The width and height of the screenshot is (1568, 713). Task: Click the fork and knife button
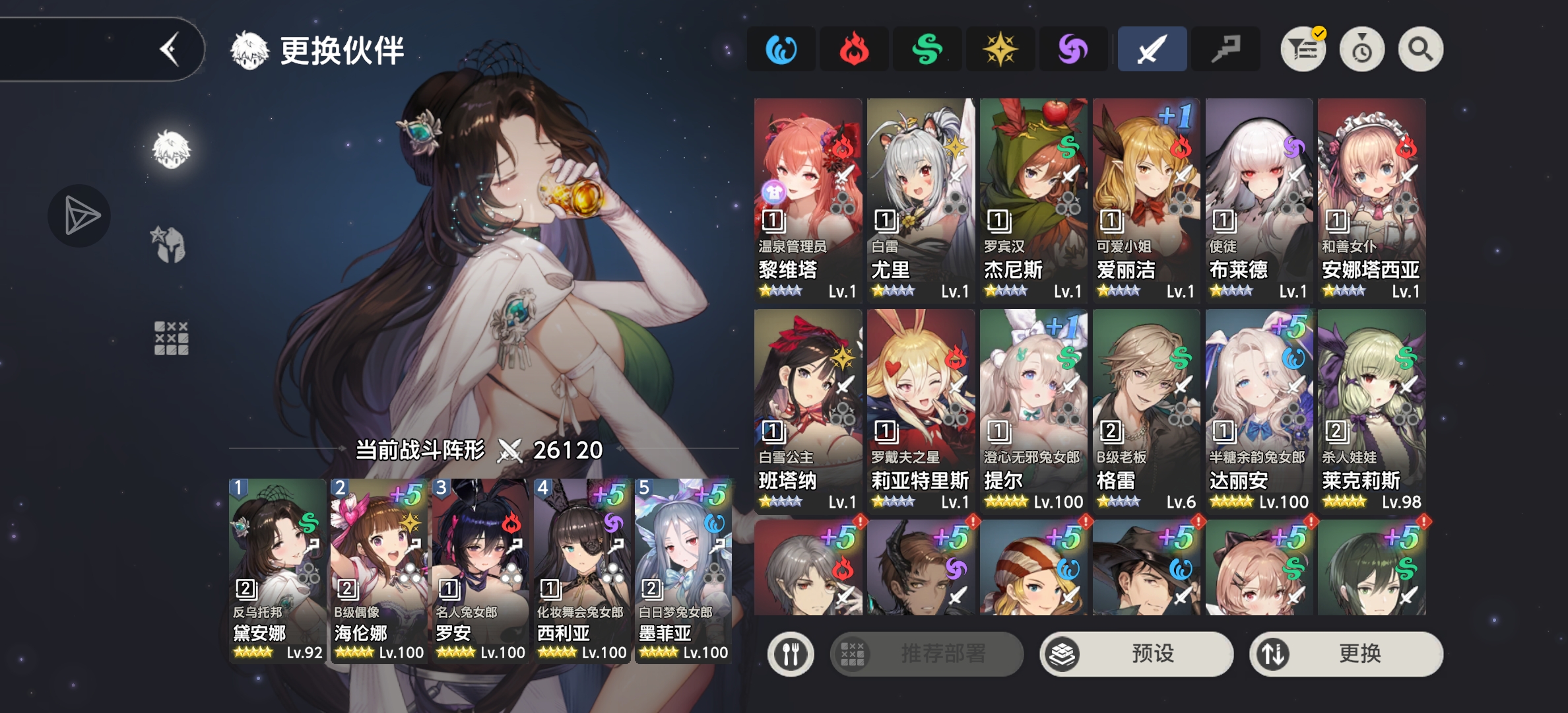pyautogui.click(x=790, y=654)
